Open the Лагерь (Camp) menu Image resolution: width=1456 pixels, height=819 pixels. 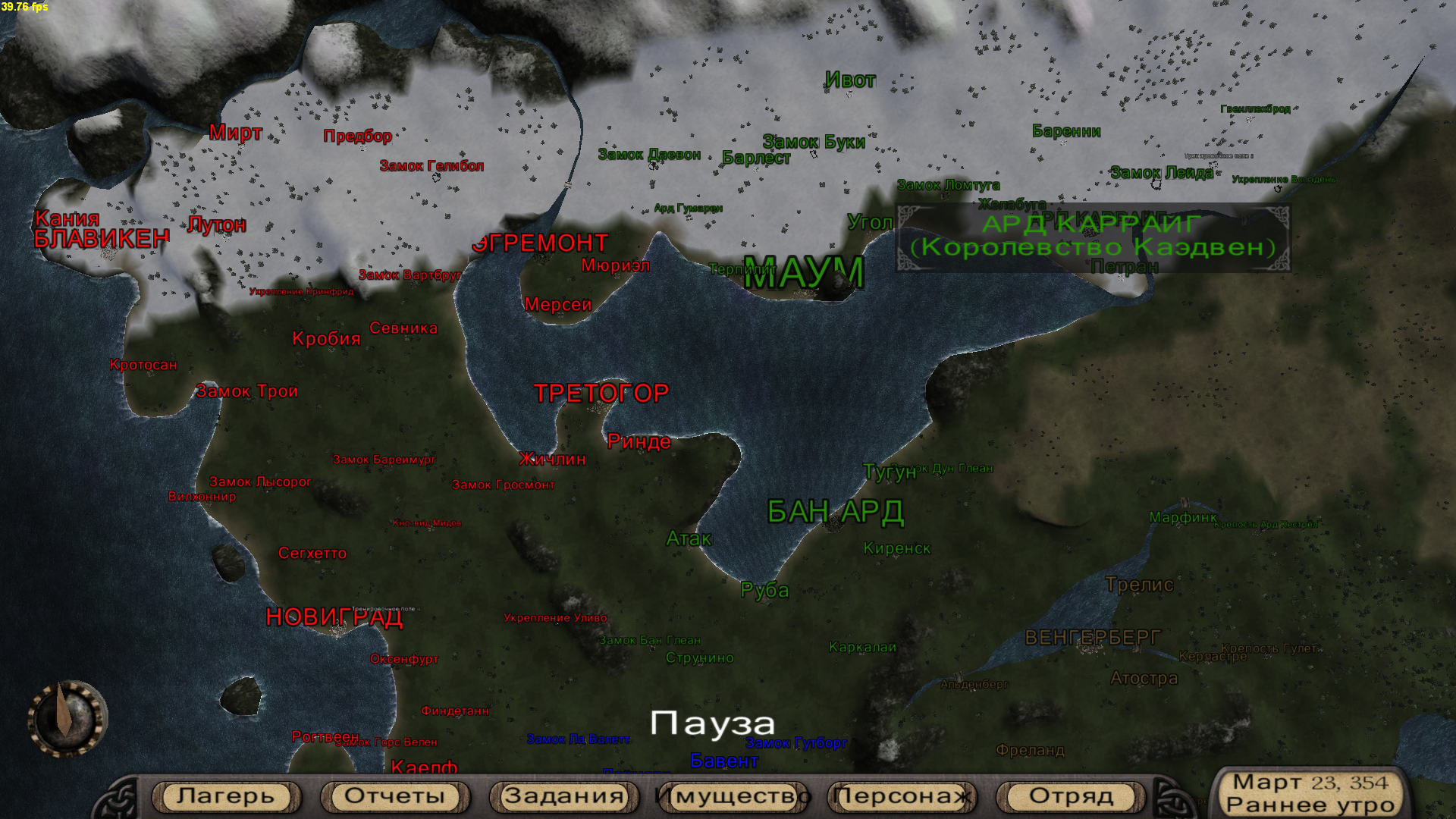coord(225,796)
